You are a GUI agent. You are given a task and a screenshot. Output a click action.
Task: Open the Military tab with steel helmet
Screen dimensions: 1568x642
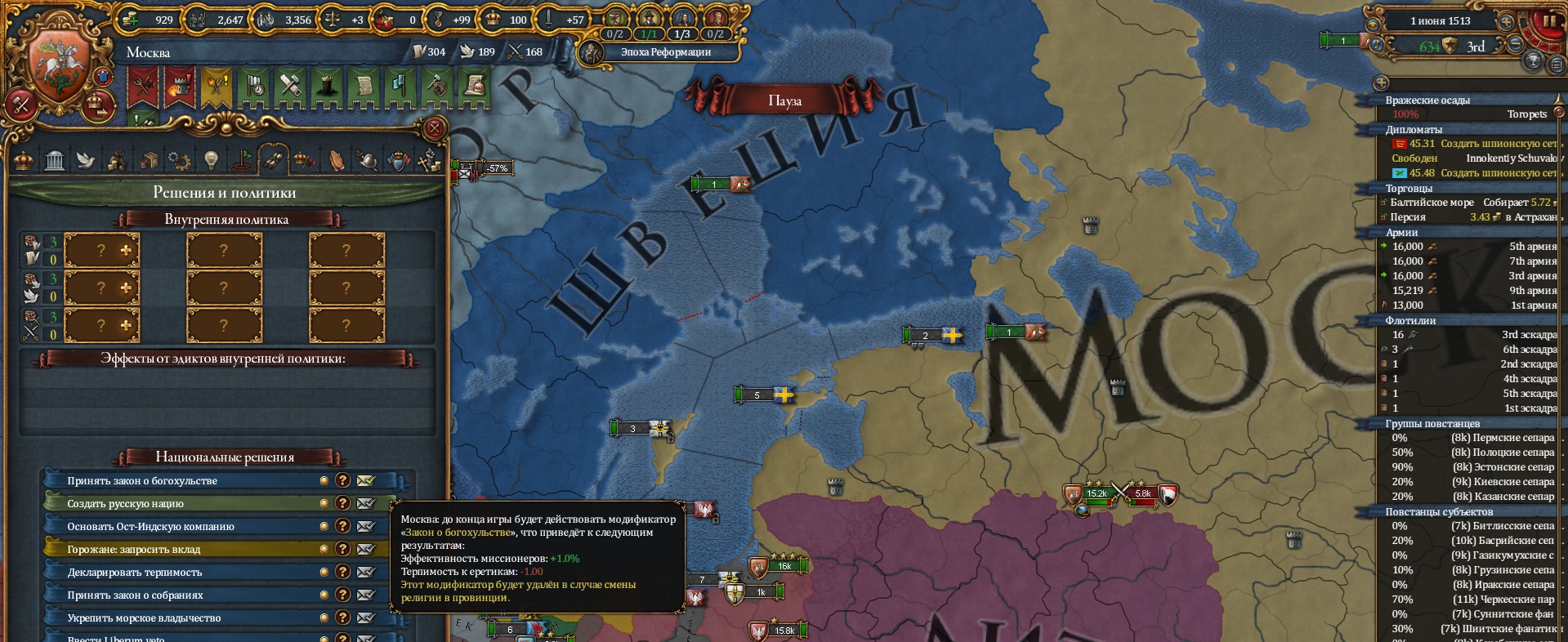pos(367,160)
